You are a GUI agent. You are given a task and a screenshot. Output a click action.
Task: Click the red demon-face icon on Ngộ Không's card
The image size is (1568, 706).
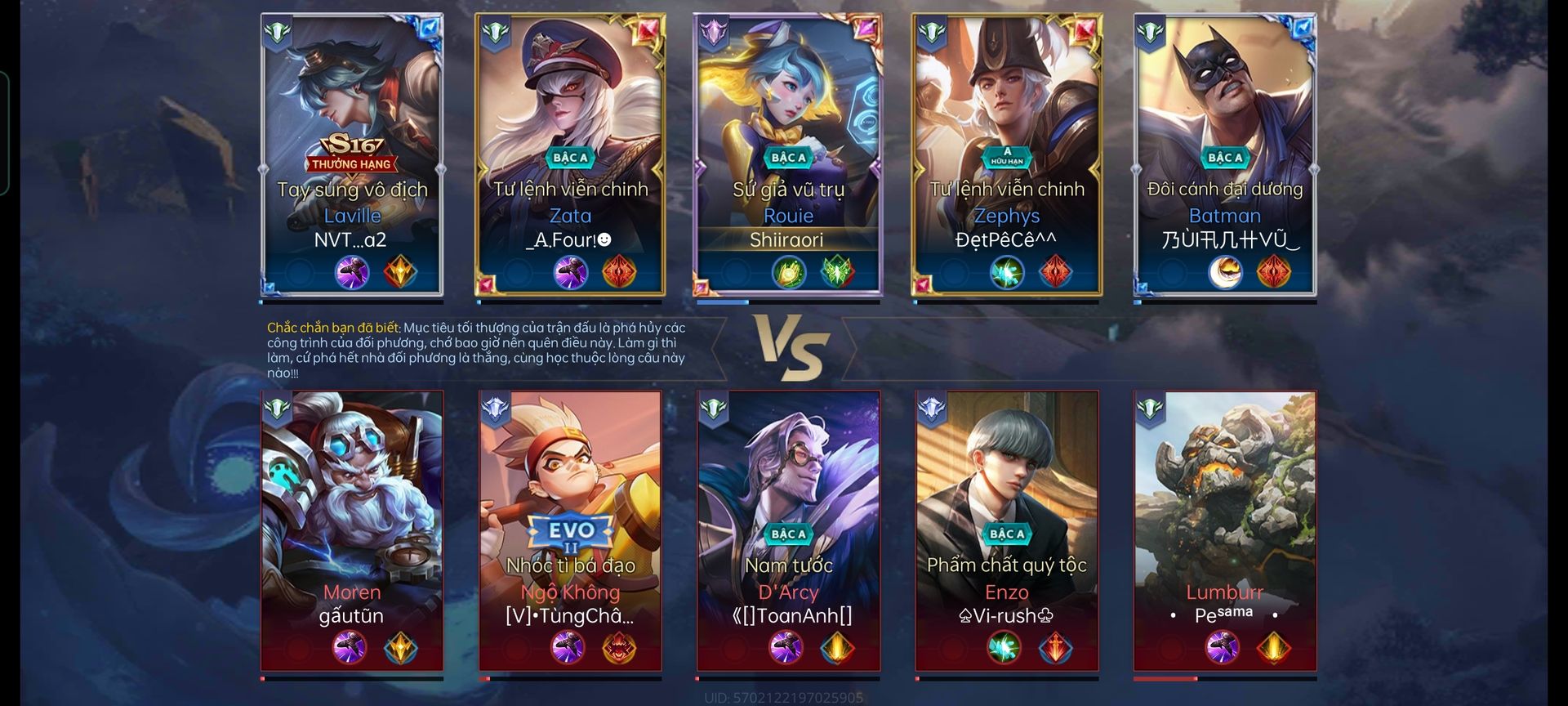pyautogui.click(x=619, y=648)
